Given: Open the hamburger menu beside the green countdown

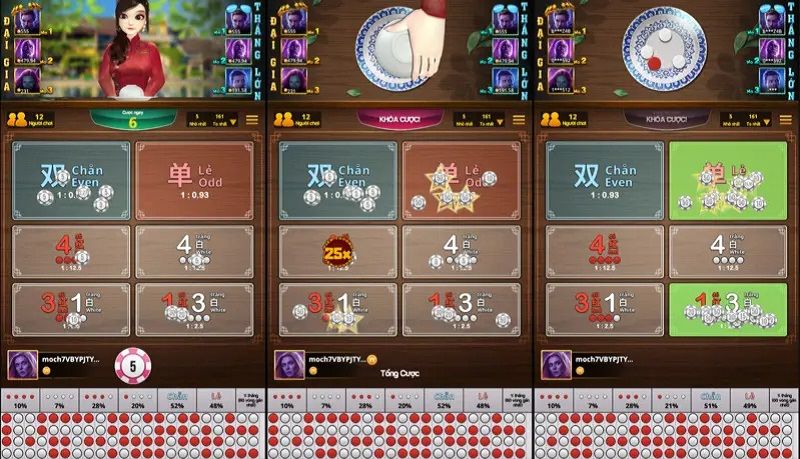Looking at the screenshot, I should 252,120.
